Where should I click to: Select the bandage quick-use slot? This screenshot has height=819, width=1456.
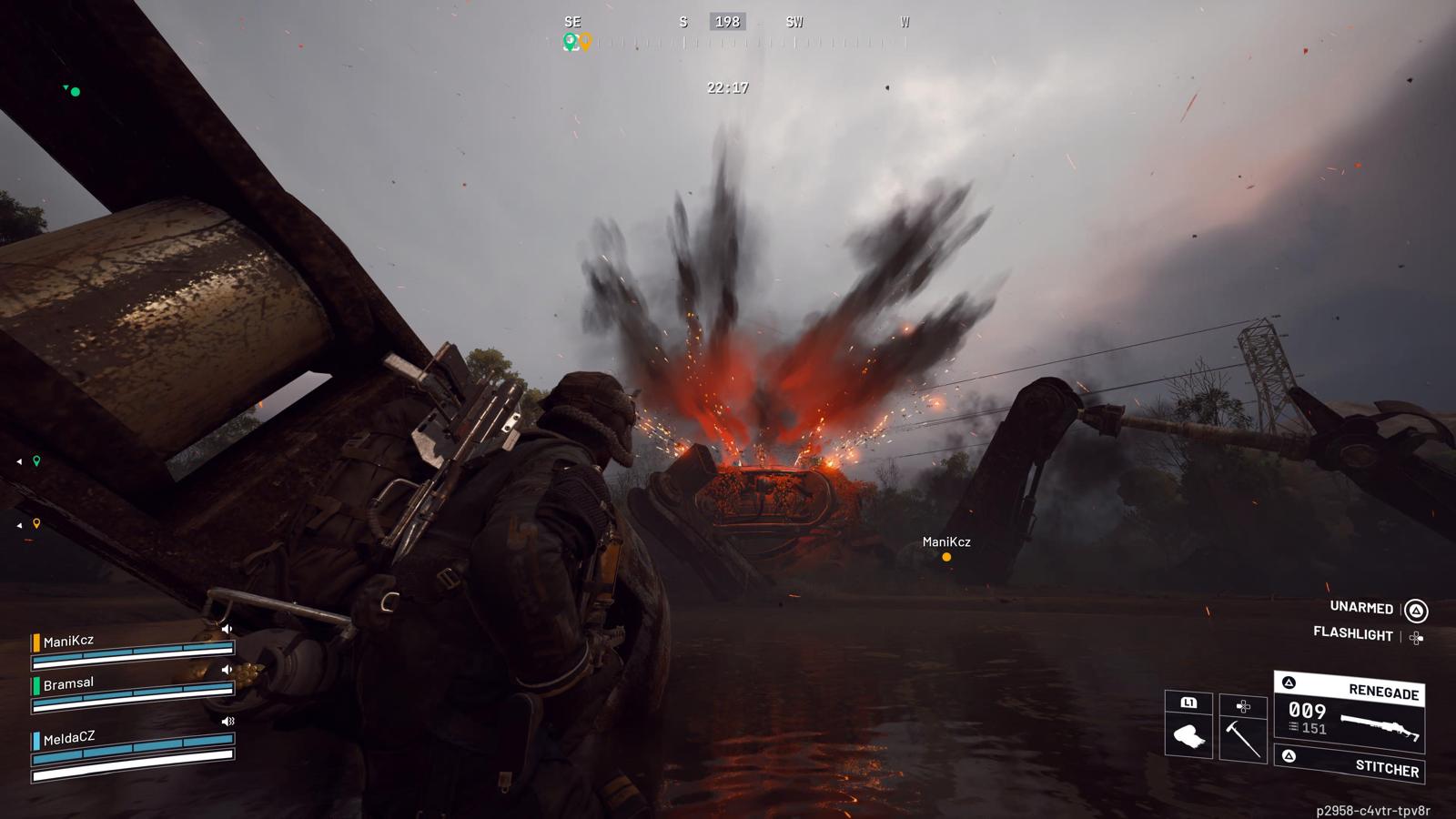[1188, 733]
